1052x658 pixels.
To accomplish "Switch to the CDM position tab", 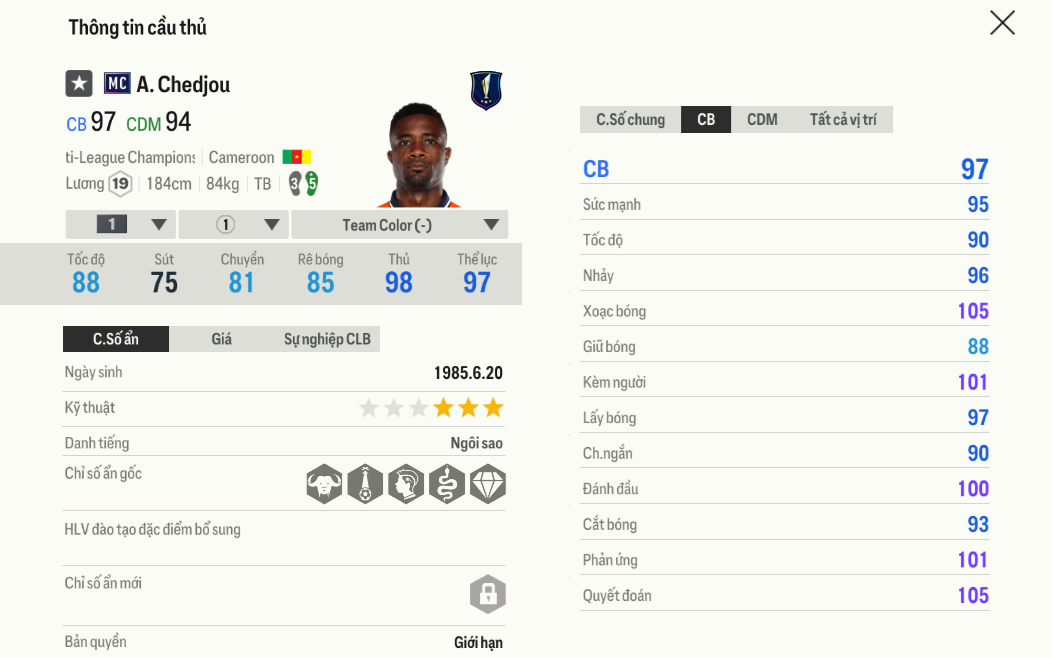I will (x=762, y=120).
